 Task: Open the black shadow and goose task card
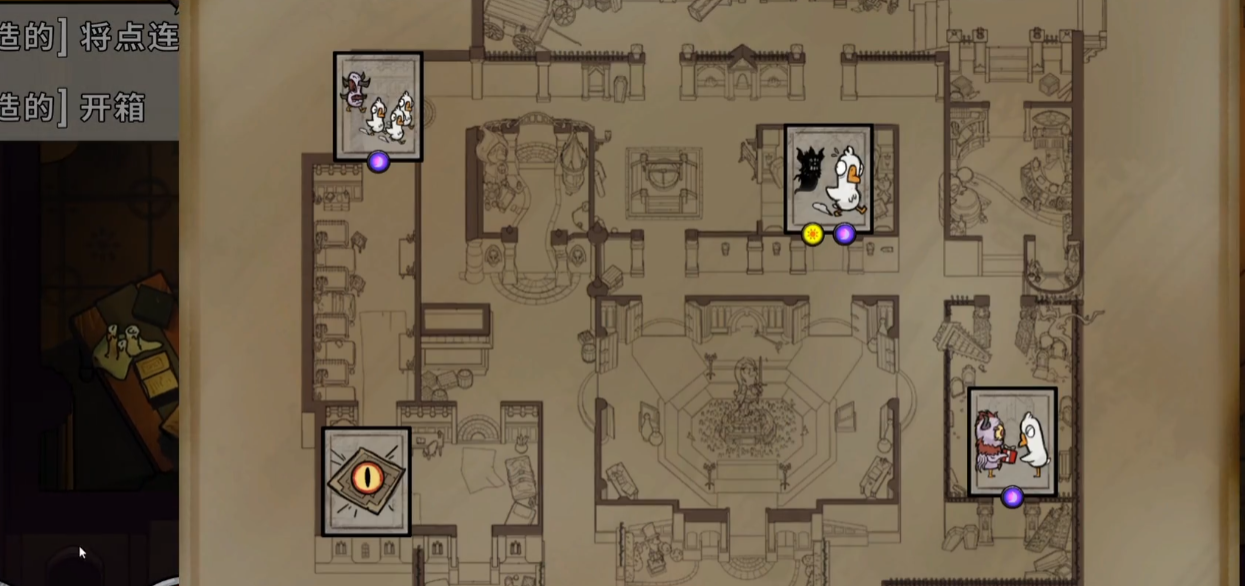point(828,178)
